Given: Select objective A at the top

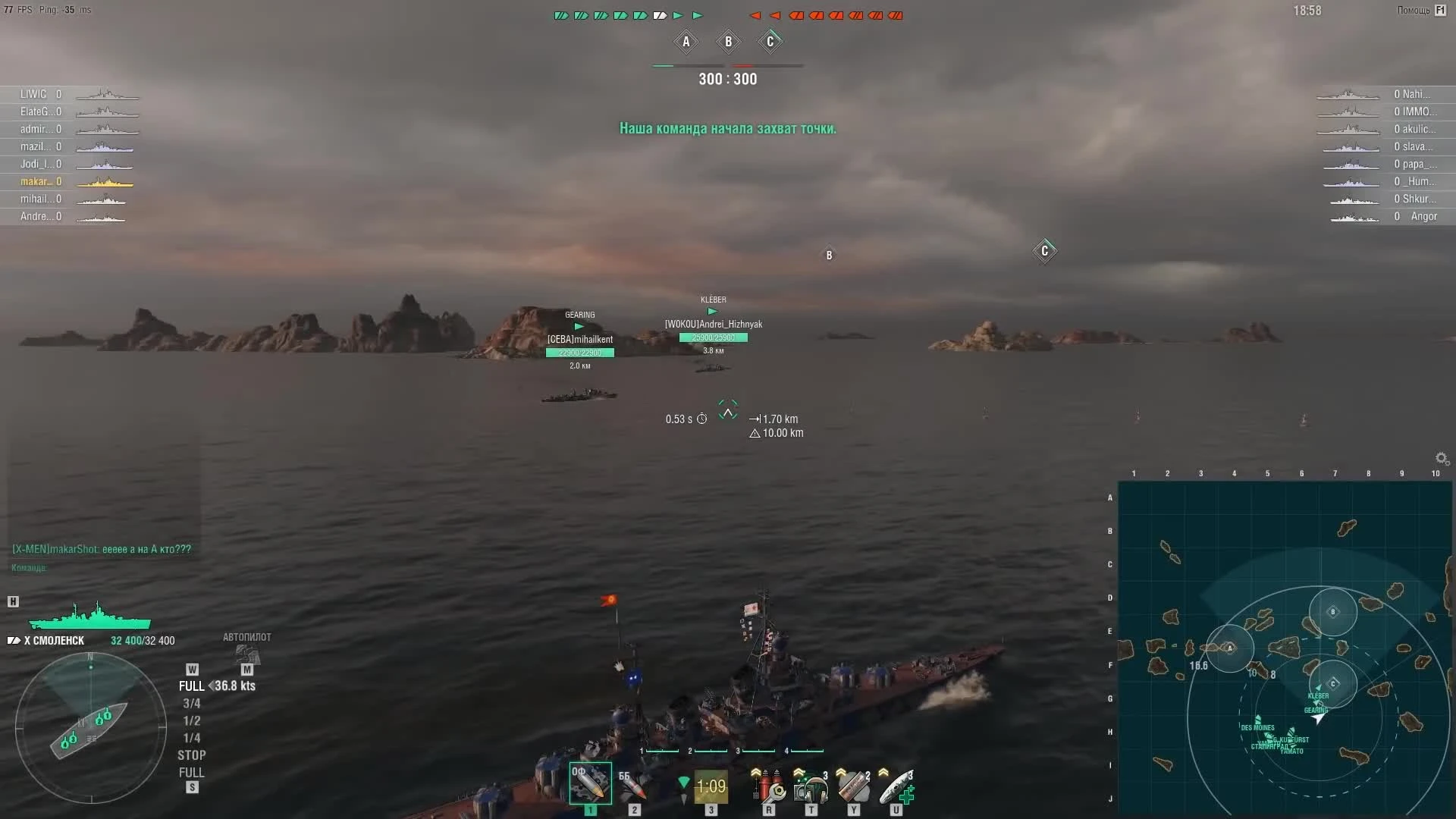Looking at the screenshot, I should (686, 42).
